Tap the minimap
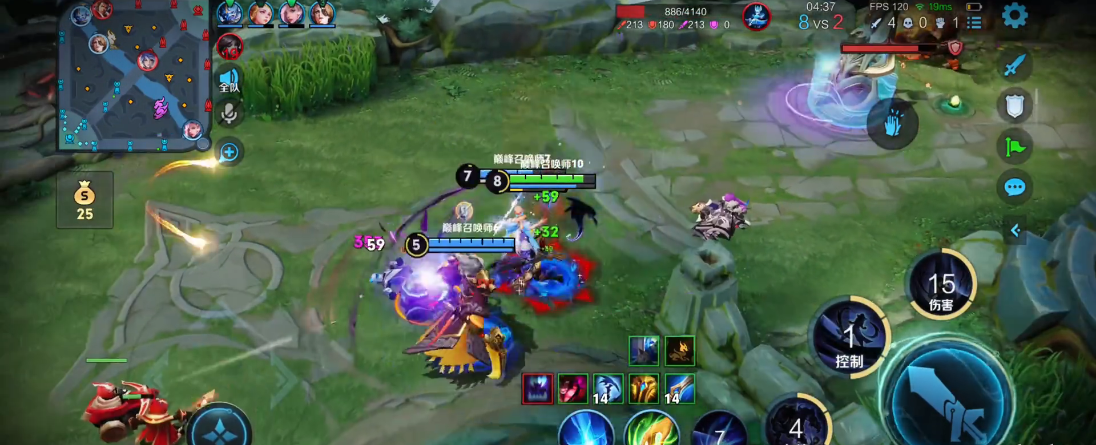The height and width of the screenshot is (445, 1096). click(133, 75)
